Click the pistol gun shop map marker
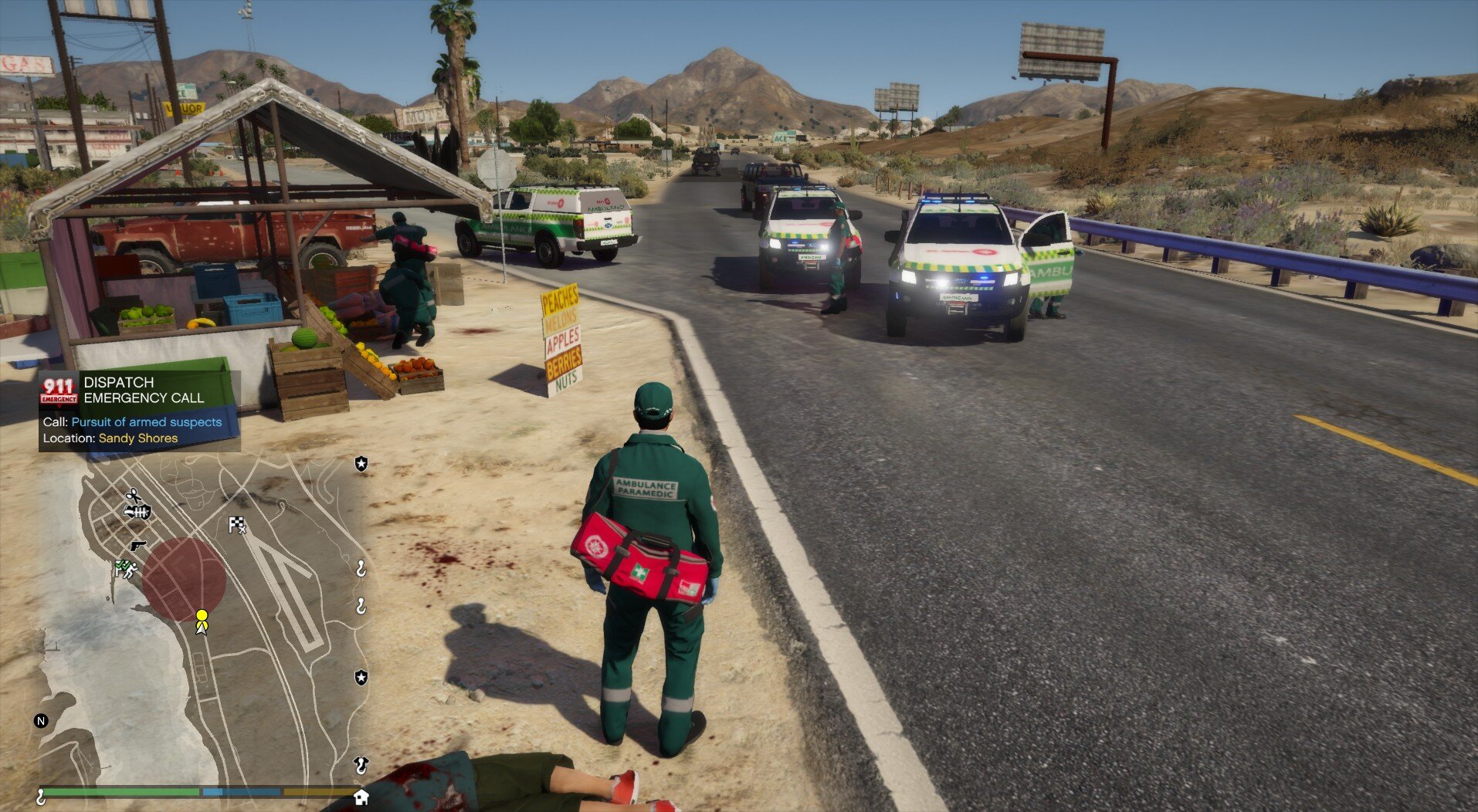Image resolution: width=1478 pixels, height=812 pixels. (x=137, y=546)
